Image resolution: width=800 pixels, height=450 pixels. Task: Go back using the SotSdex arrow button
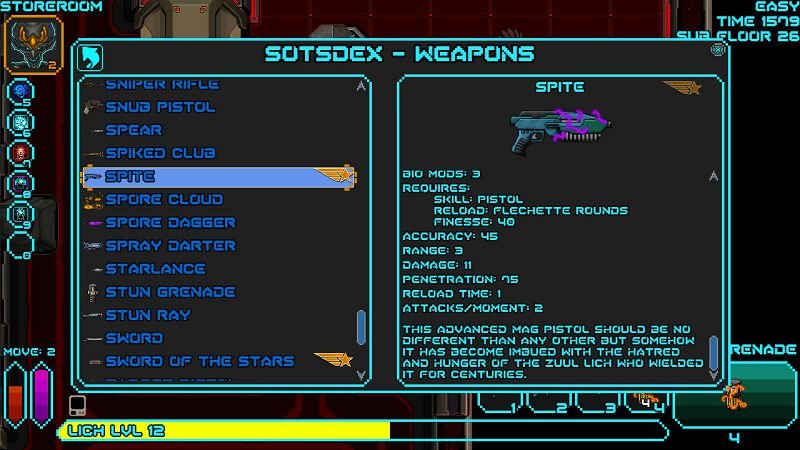click(91, 55)
